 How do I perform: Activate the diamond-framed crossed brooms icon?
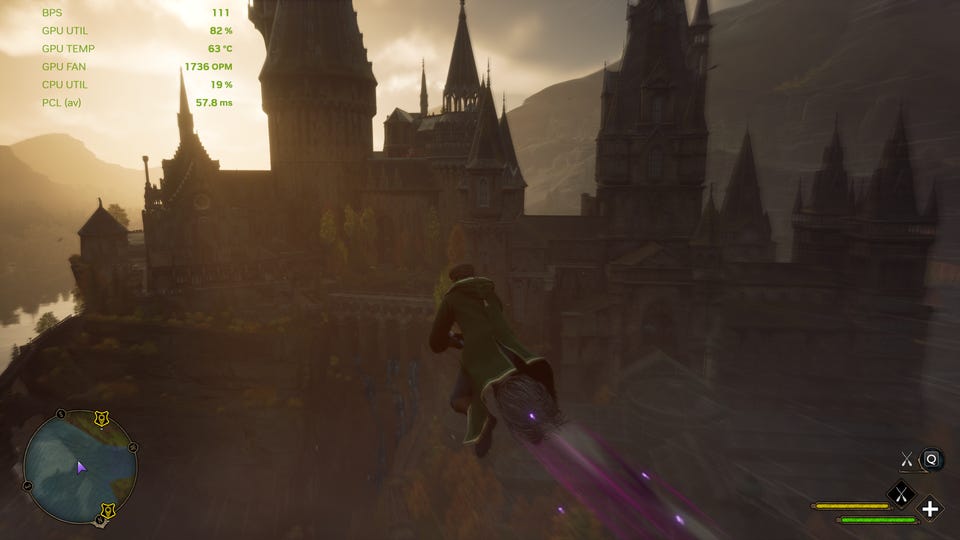(901, 493)
